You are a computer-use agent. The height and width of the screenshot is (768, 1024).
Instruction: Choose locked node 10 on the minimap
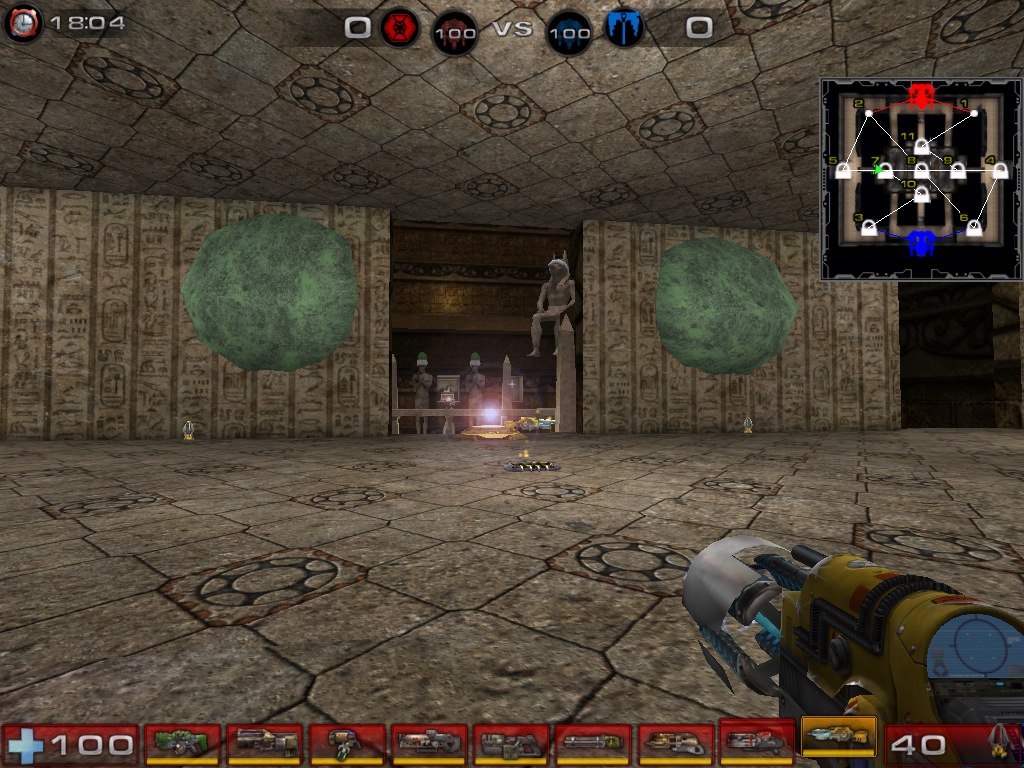(x=921, y=195)
